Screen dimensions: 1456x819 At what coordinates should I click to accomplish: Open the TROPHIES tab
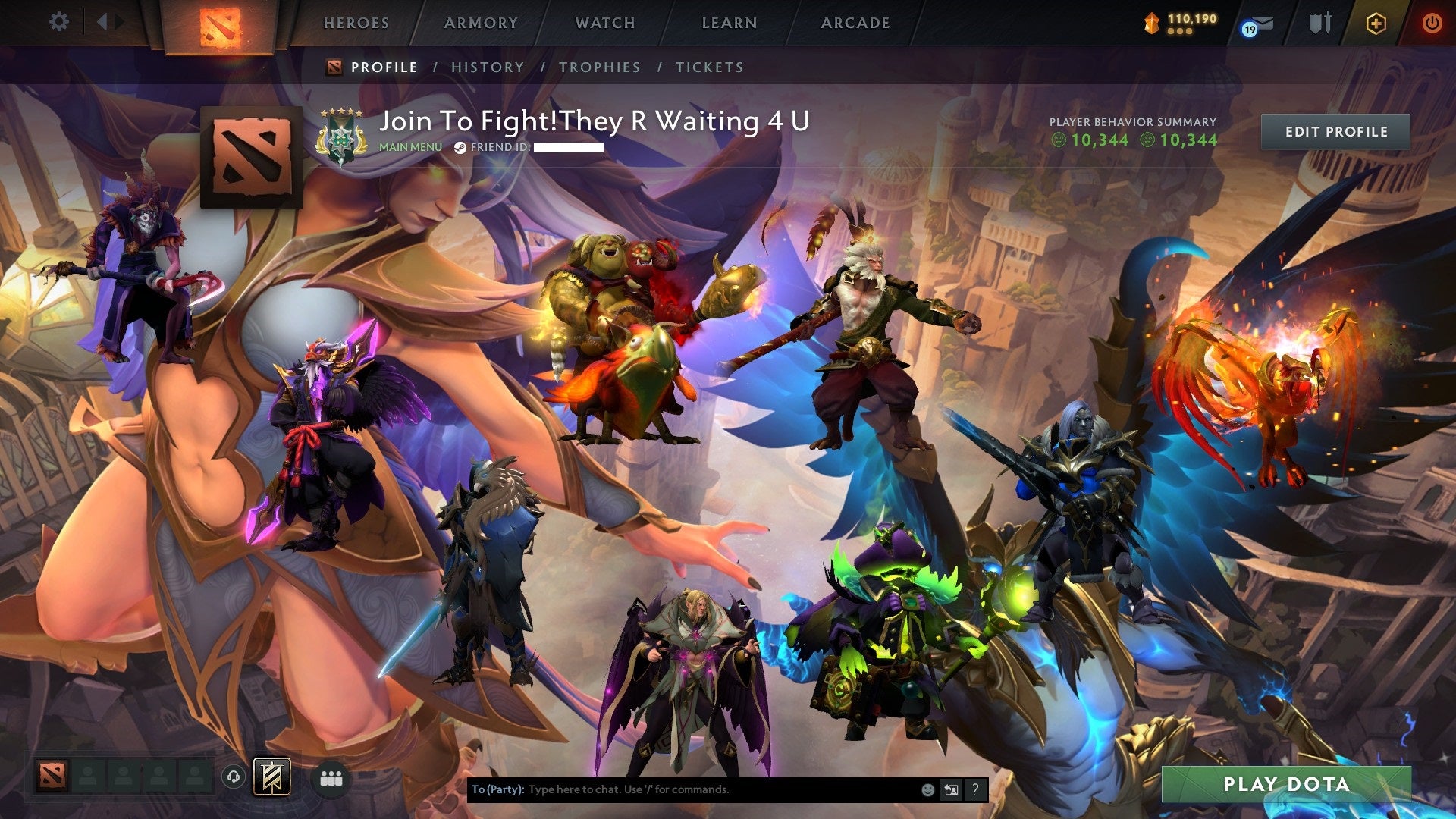(600, 67)
